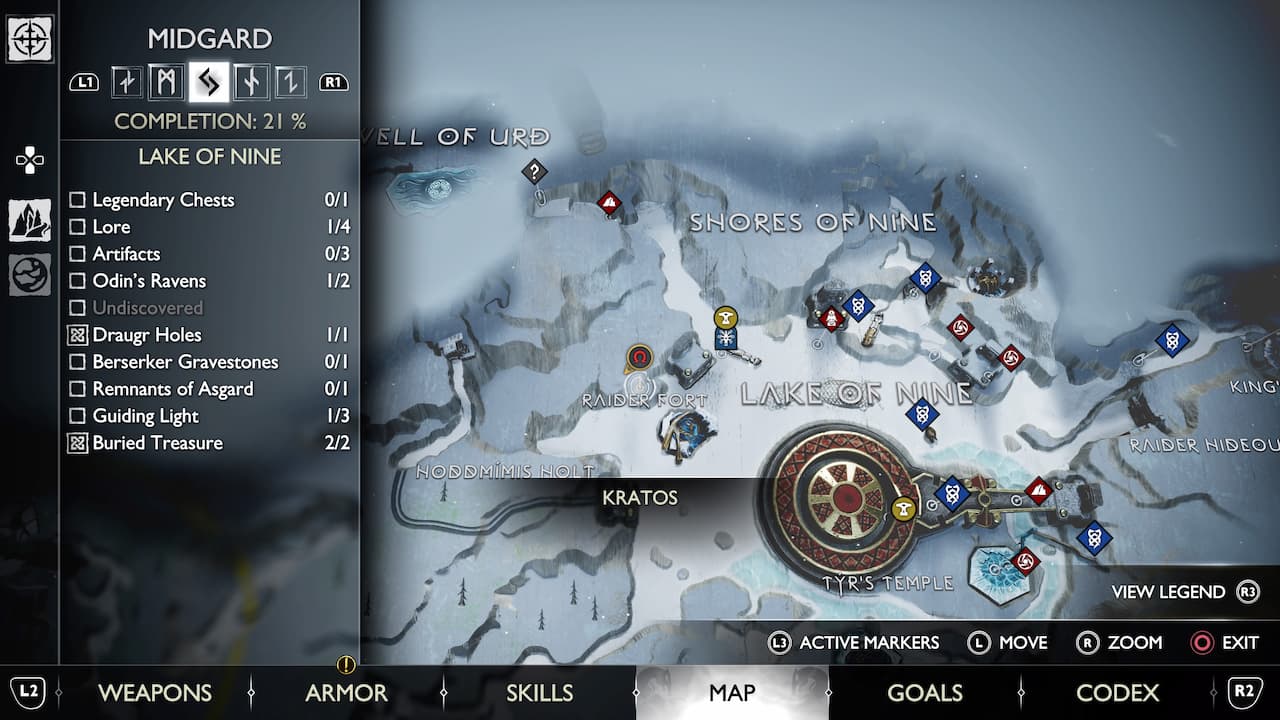
Task: Click the Buried Treasure checkbox
Action: coord(77,443)
